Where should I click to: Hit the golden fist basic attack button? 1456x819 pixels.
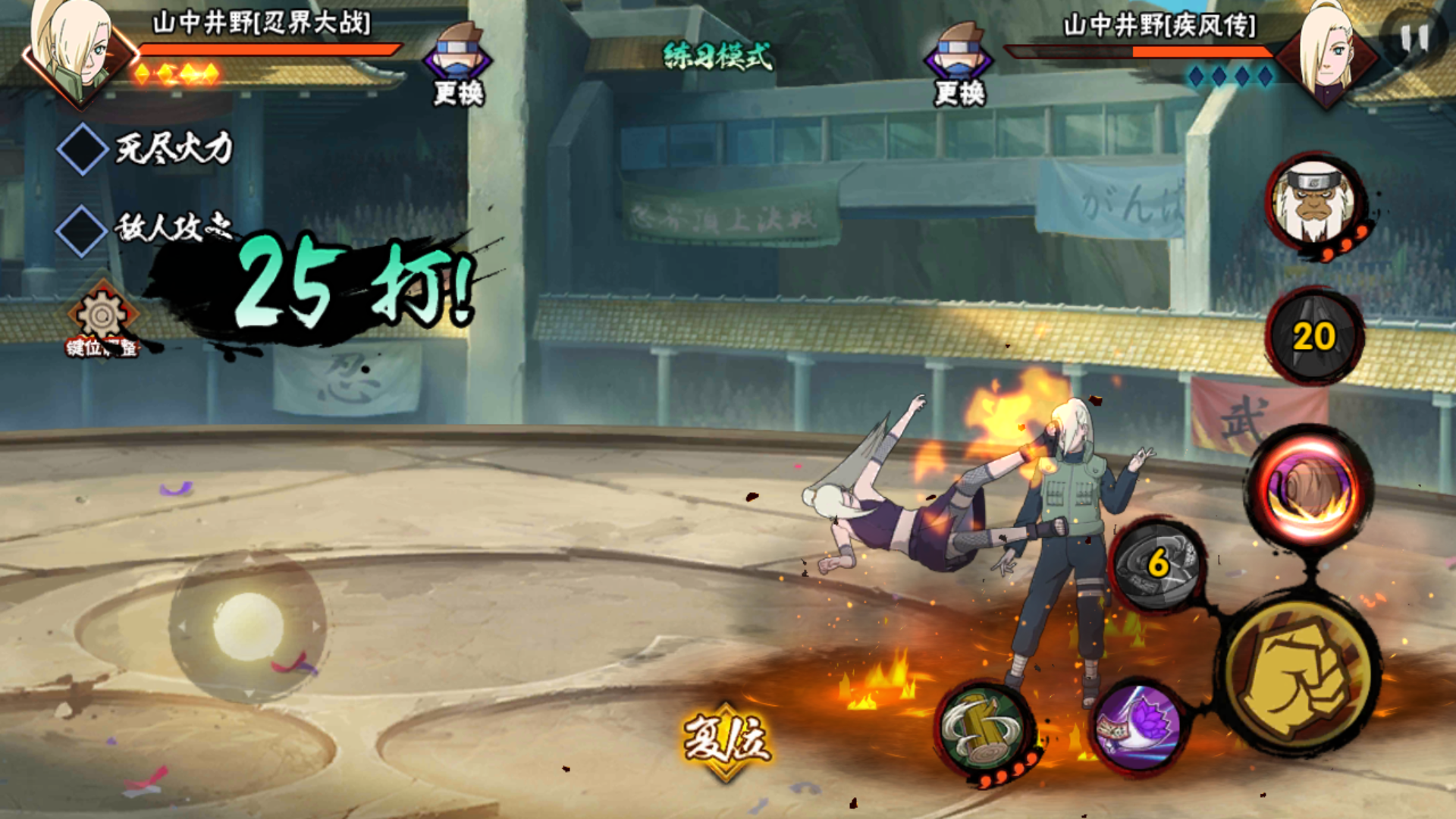pos(1299,675)
